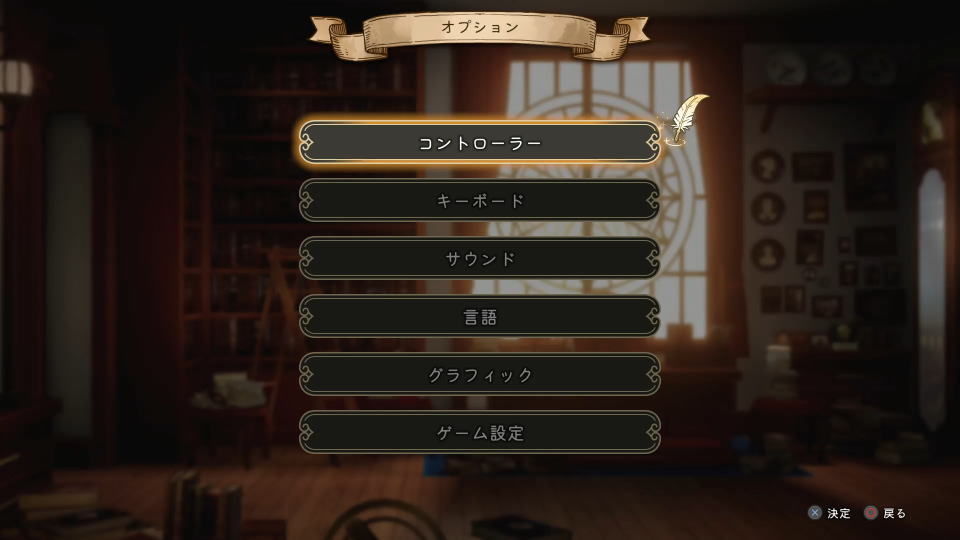Open サウンド settings

click(x=480, y=259)
